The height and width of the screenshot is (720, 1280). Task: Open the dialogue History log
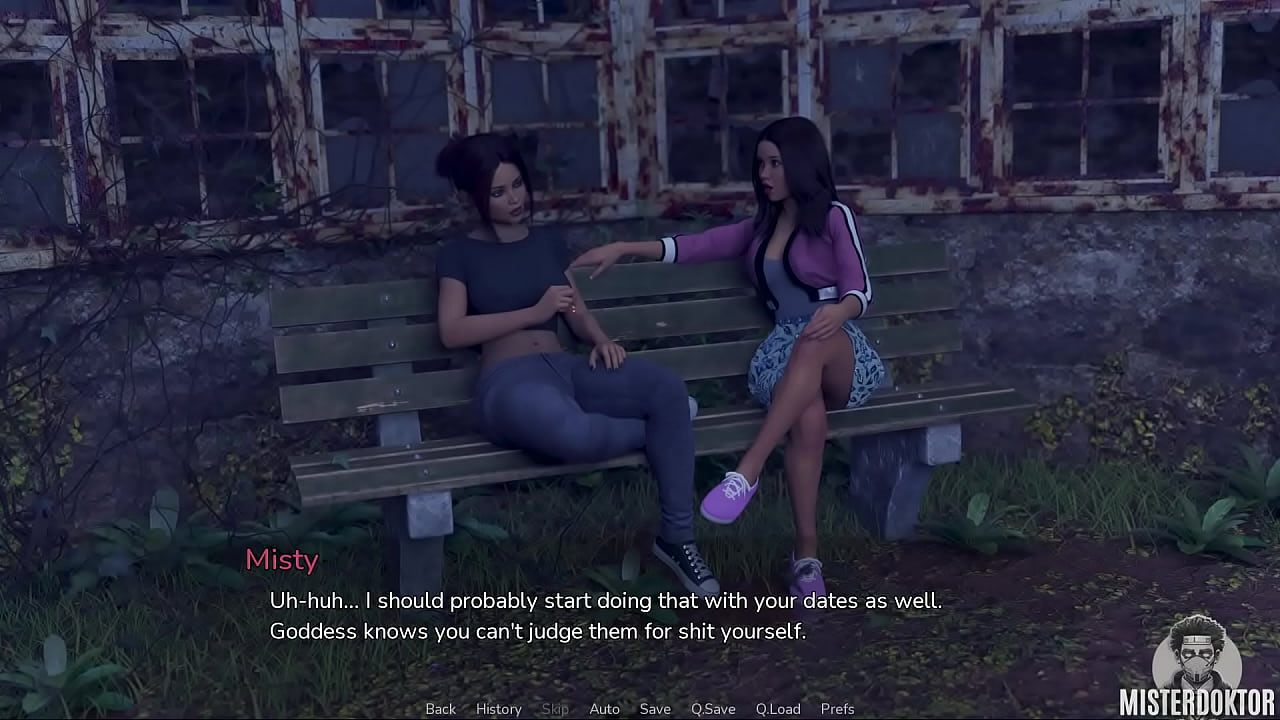tap(498, 709)
